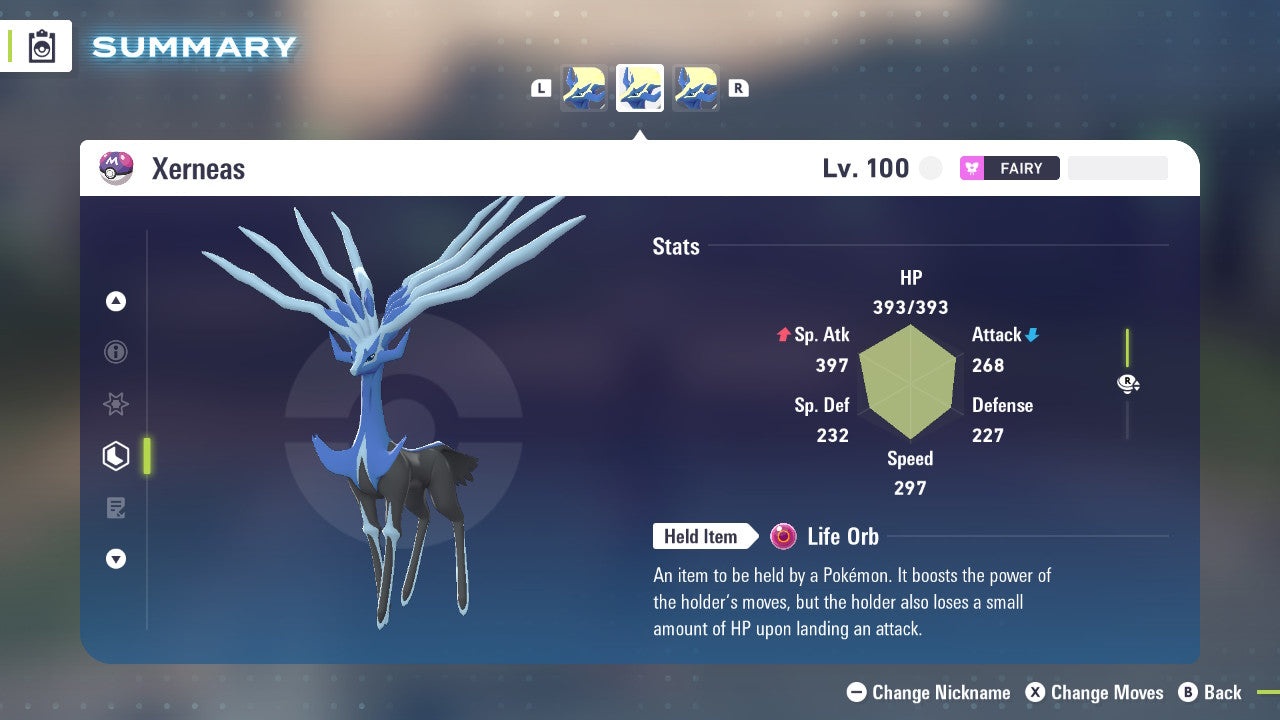The width and height of the screenshot is (1280, 720).
Task: Select the center Xerneas party tab
Action: (639, 88)
